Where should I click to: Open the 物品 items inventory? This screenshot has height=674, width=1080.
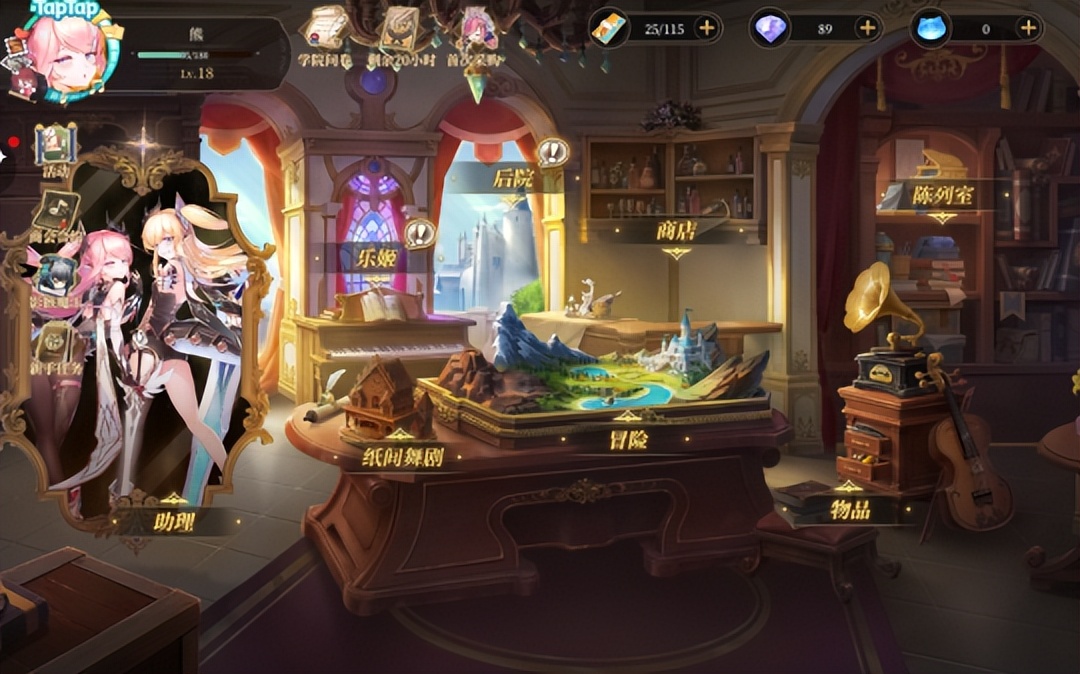pyautogui.click(x=849, y=509)
